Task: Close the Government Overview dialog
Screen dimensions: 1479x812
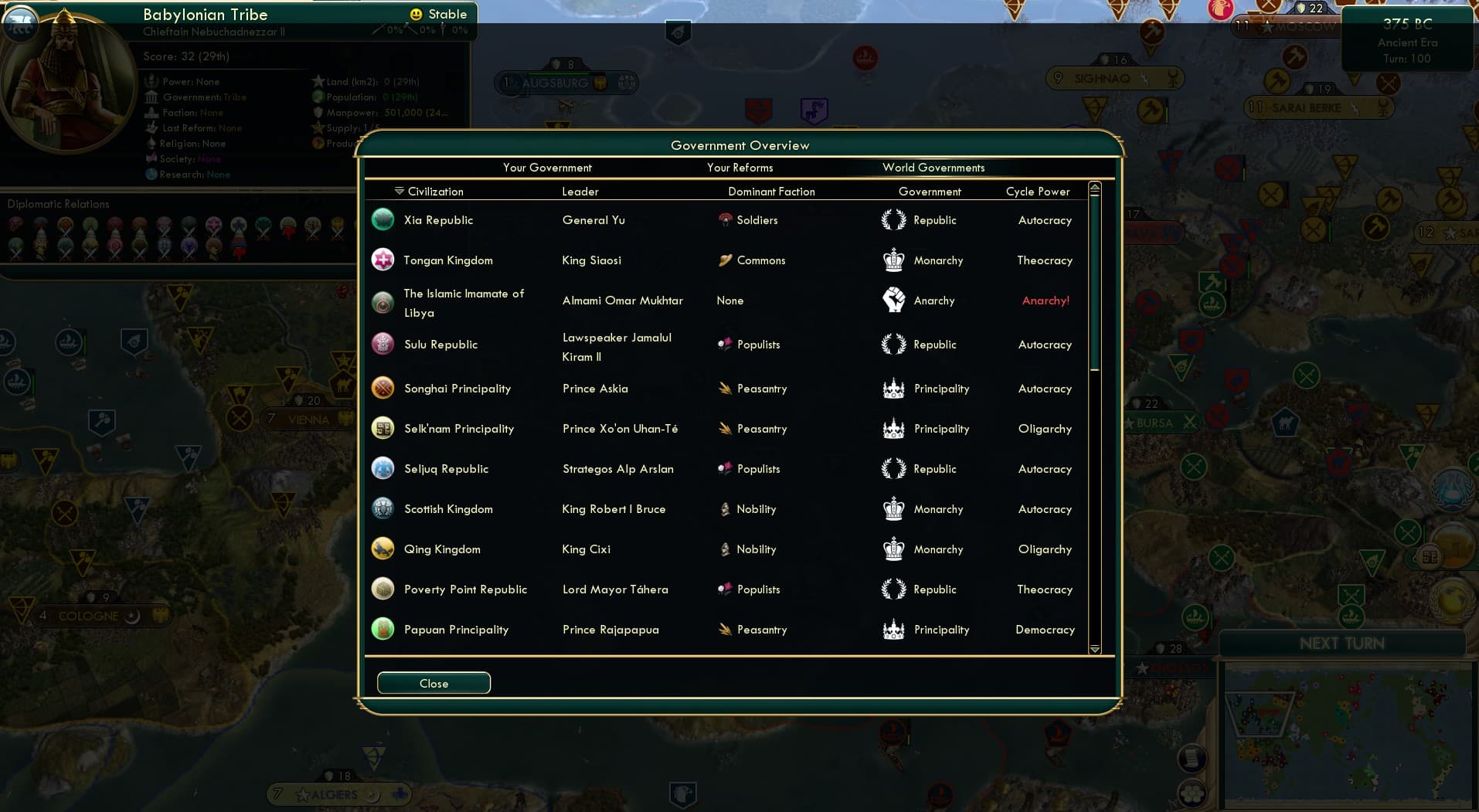Action: [433, 683]
